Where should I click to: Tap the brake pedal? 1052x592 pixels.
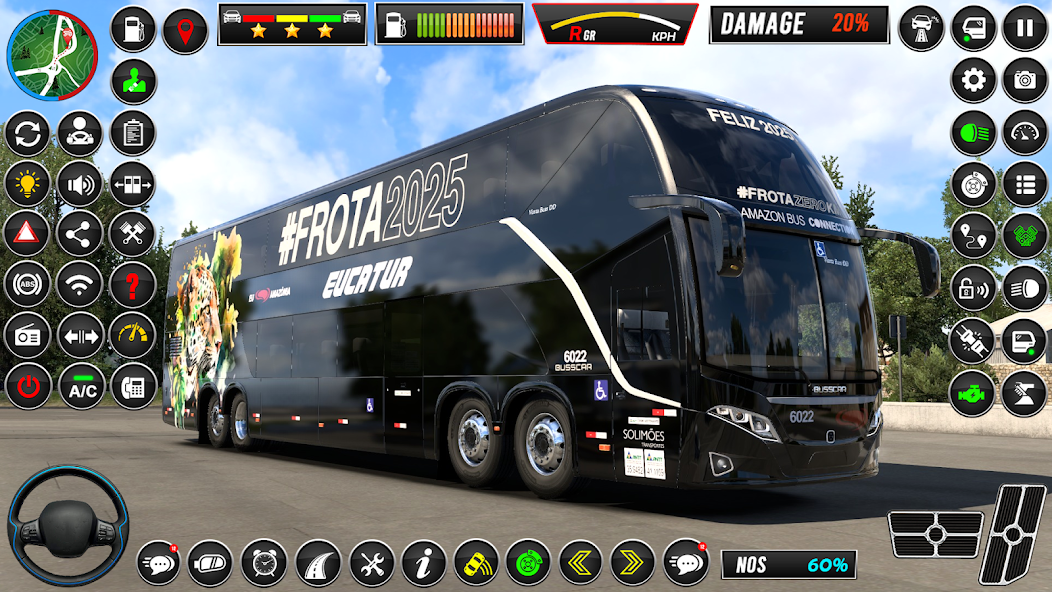tap(935, 534)
